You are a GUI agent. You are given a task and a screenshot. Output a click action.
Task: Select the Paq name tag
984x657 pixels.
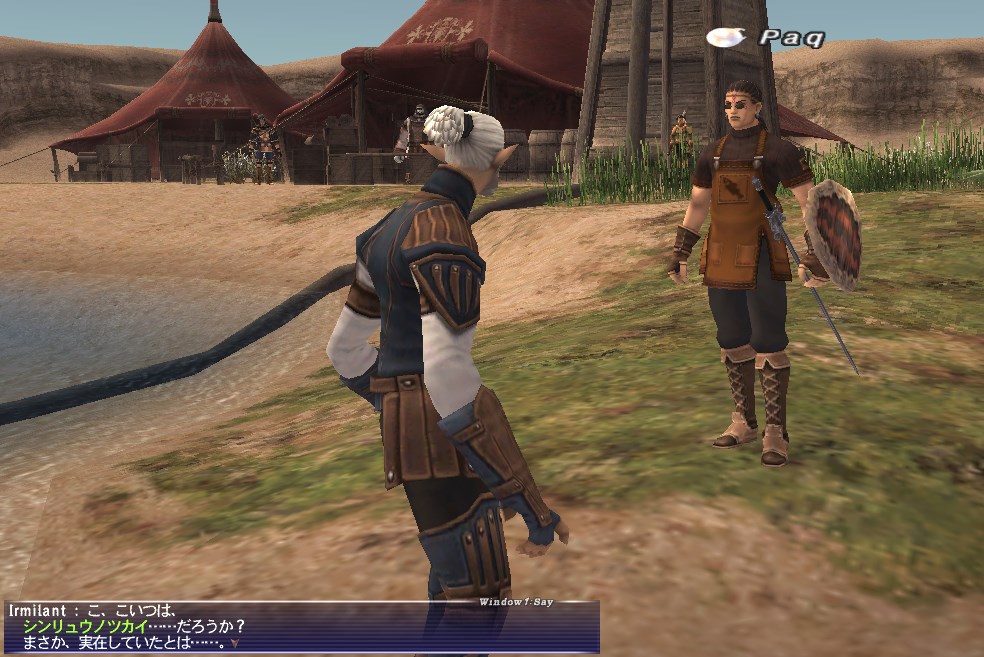click(790, 38)
